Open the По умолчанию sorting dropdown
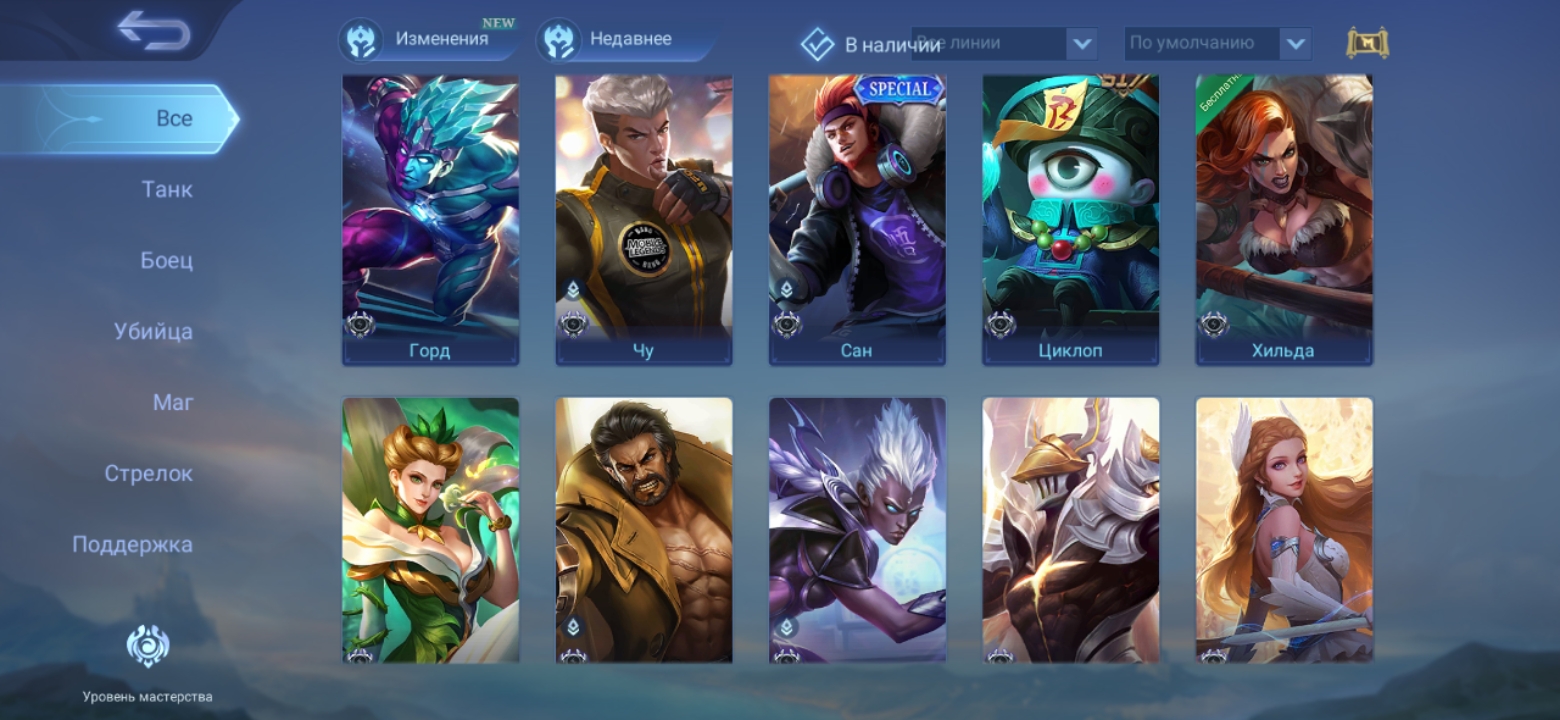 (1295, 44)
